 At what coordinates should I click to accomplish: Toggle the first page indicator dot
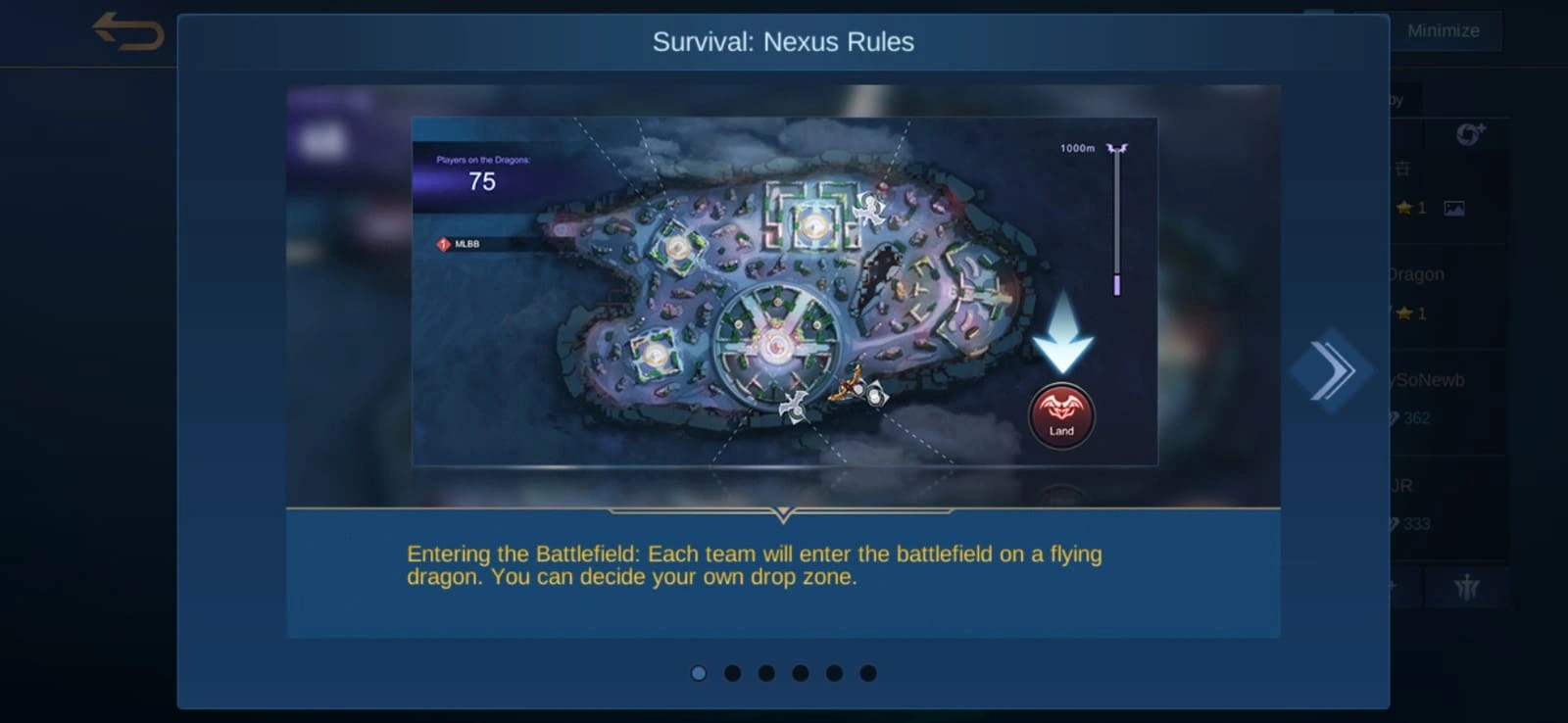tap(699, 673)
